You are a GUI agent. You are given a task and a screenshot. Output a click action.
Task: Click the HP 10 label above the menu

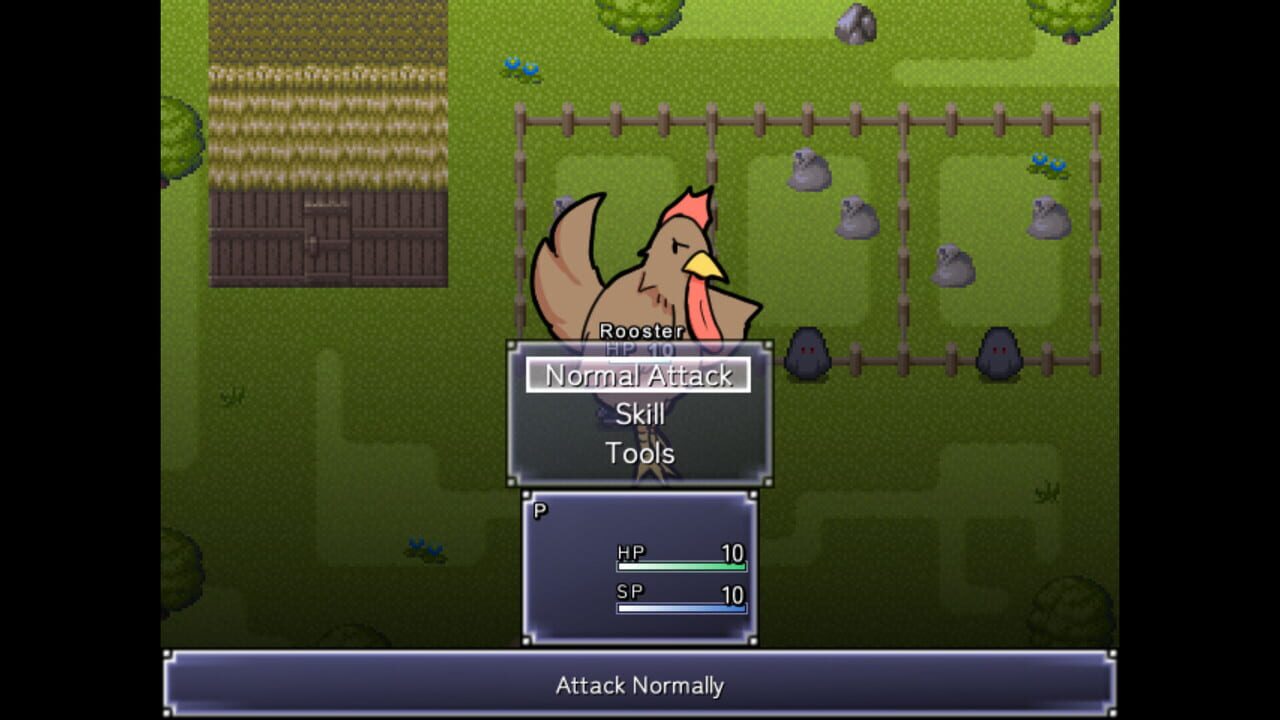pyautogui.click(x=640, y=350)
